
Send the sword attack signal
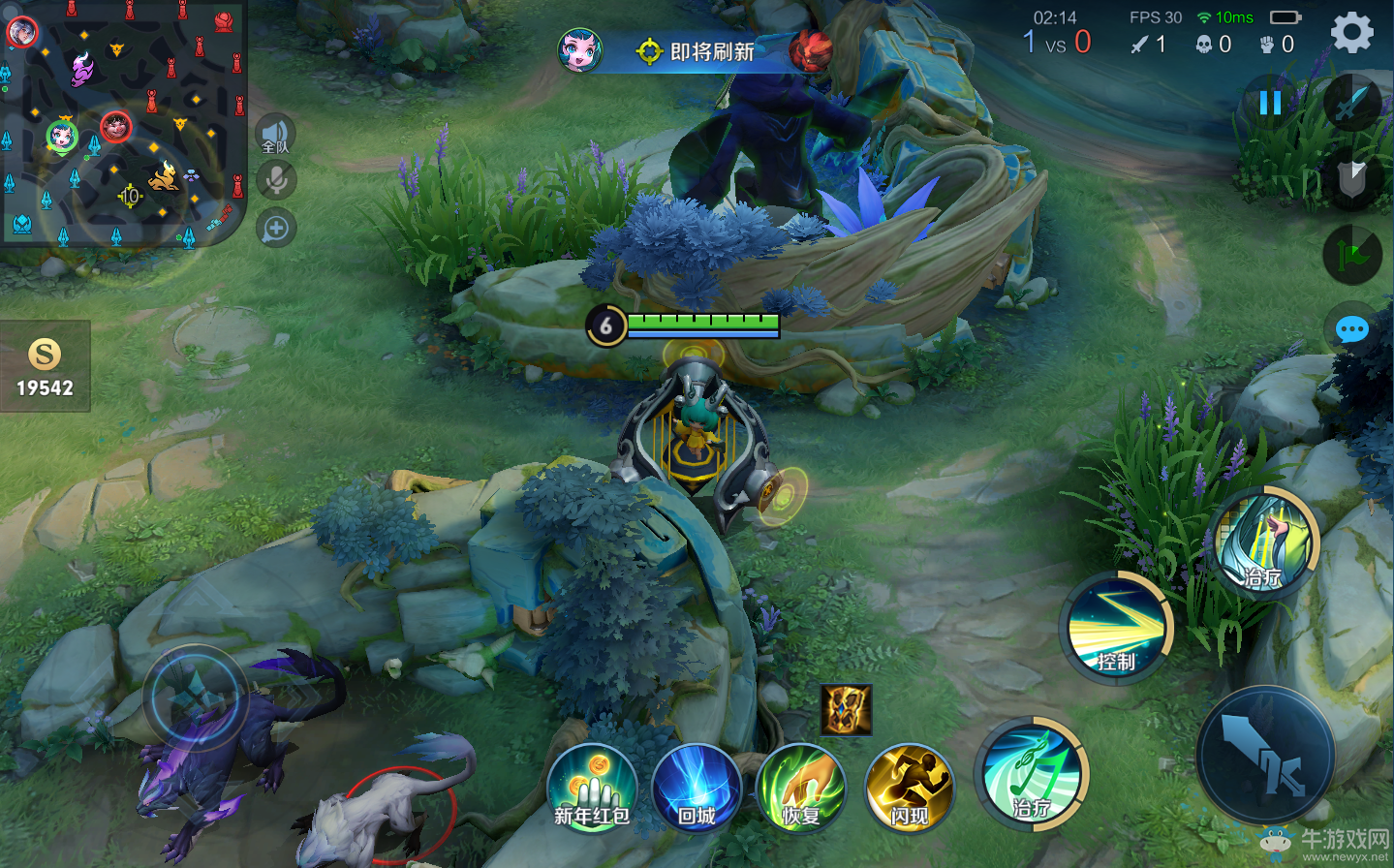1351,103
